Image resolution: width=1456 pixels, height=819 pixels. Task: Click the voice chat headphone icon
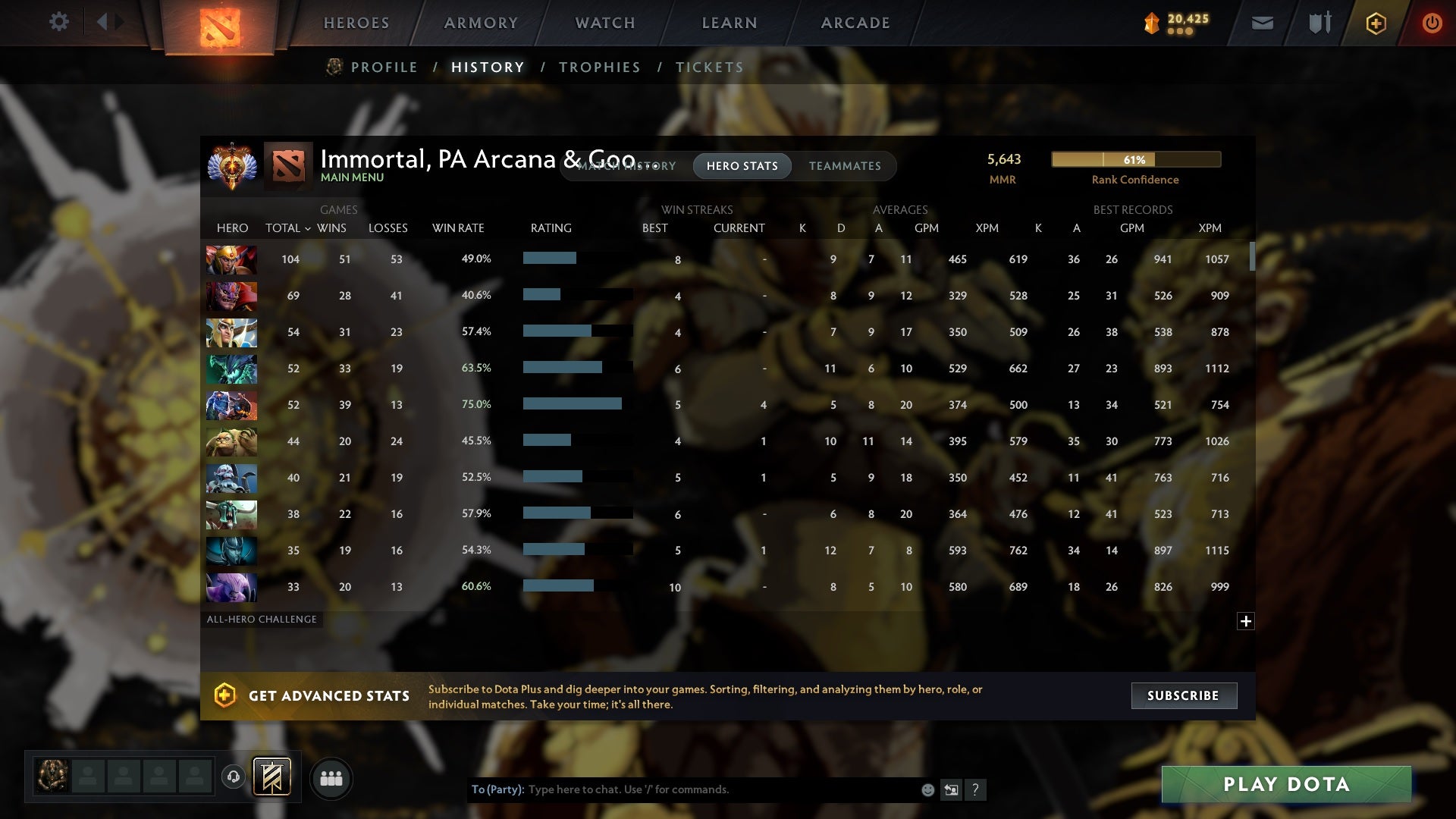coord(233,778)
